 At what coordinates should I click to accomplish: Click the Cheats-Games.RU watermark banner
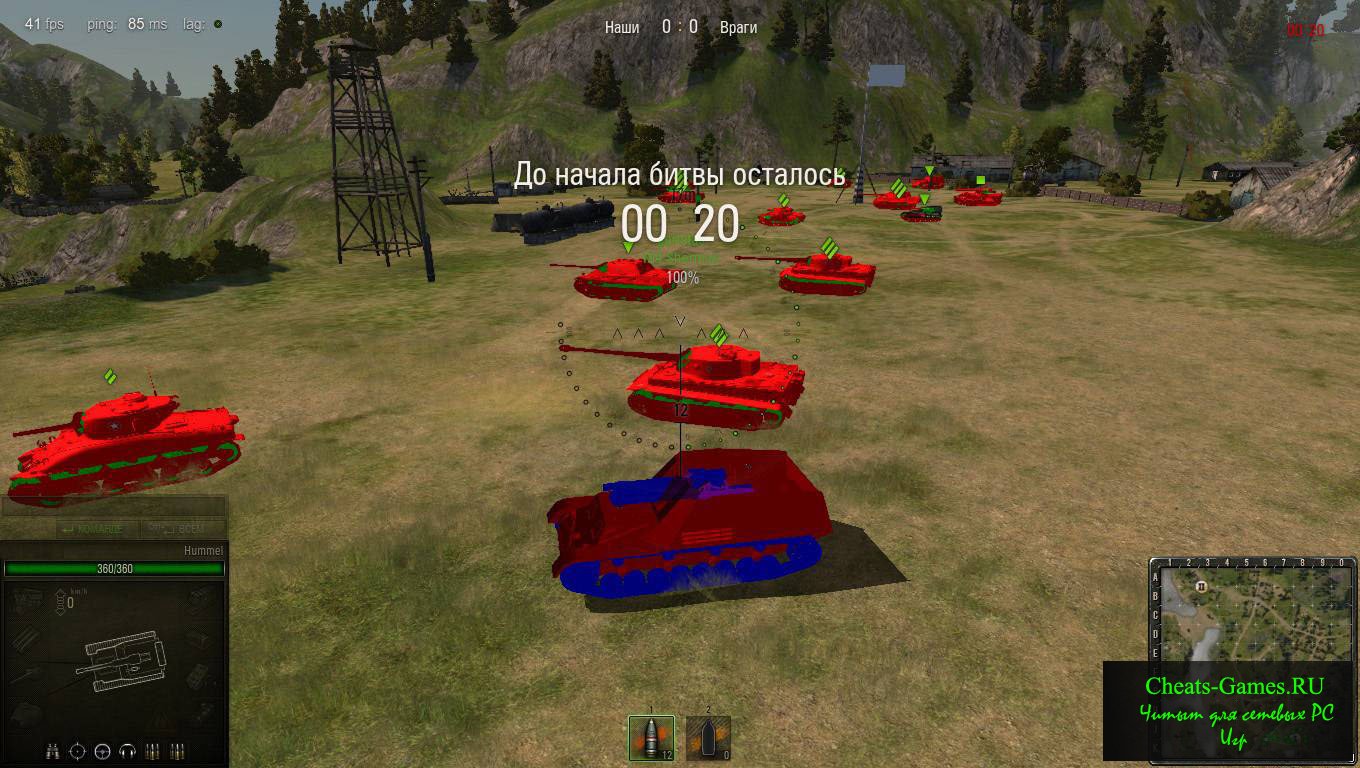click(x=1232, y=711)
